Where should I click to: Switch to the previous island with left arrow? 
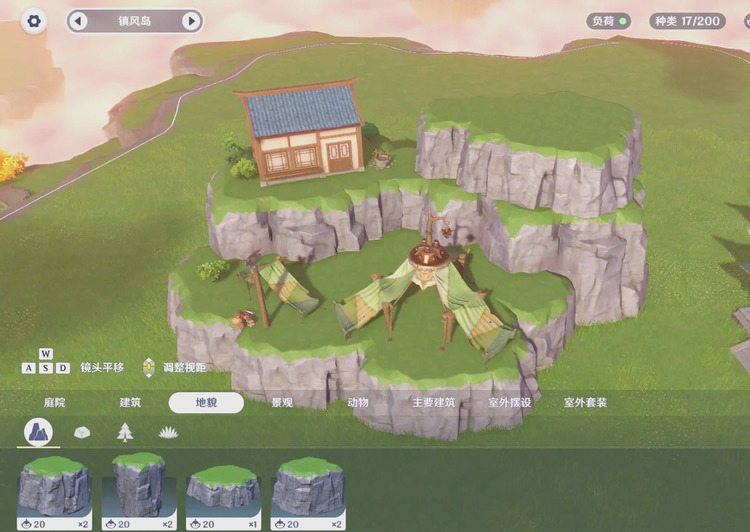click(79, 21)
